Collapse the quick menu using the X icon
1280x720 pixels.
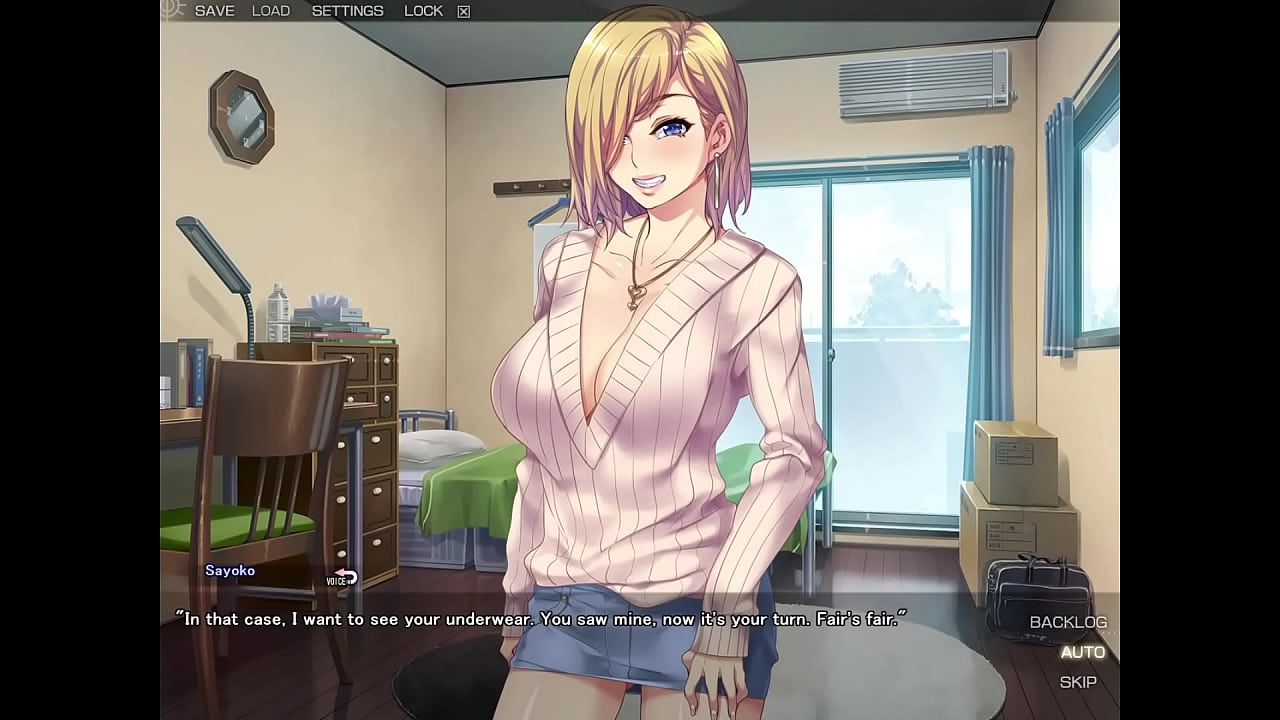462,10
